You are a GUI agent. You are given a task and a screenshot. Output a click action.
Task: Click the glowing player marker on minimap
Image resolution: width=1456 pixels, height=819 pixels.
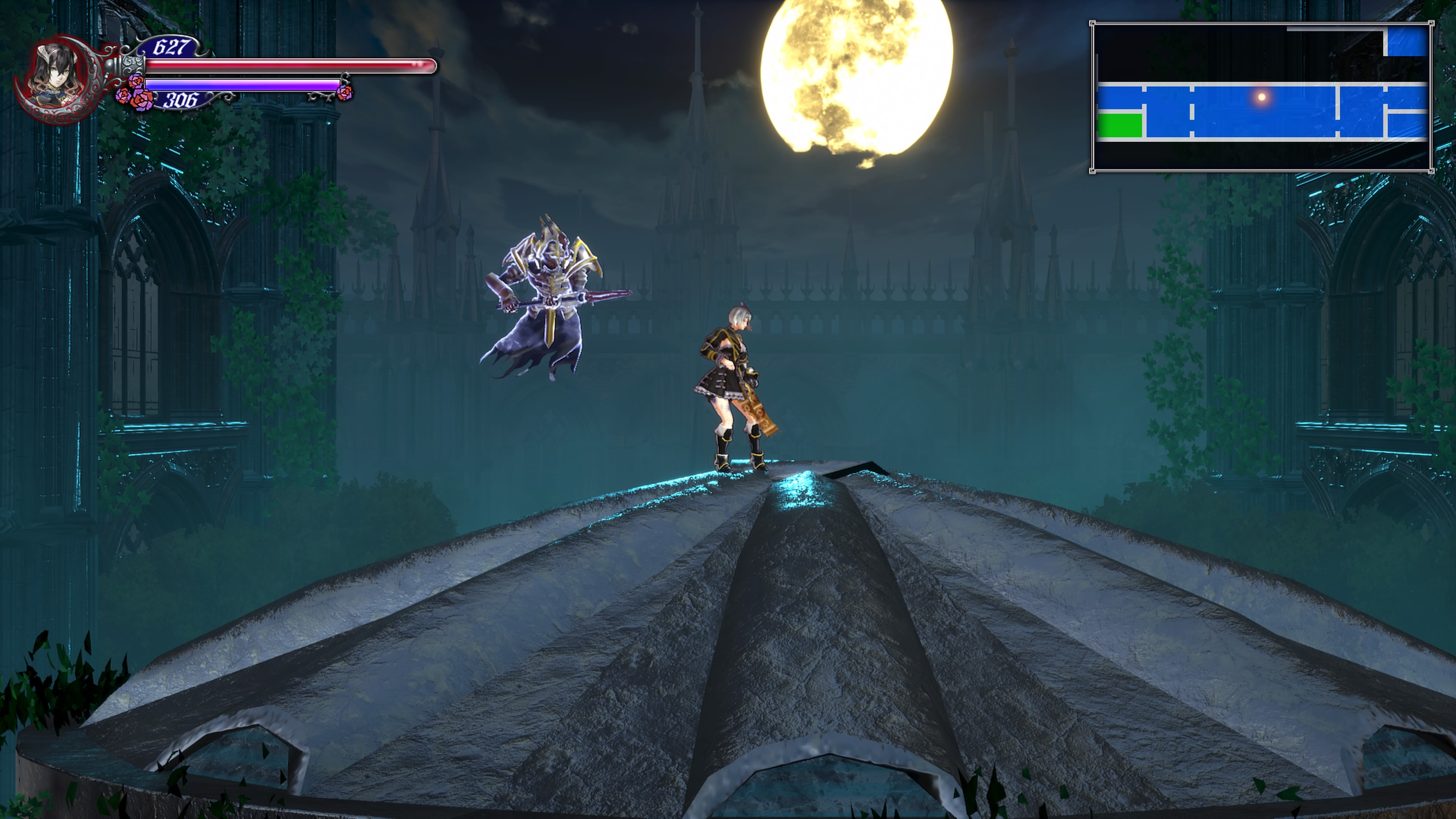click(x=1261, y=97)
